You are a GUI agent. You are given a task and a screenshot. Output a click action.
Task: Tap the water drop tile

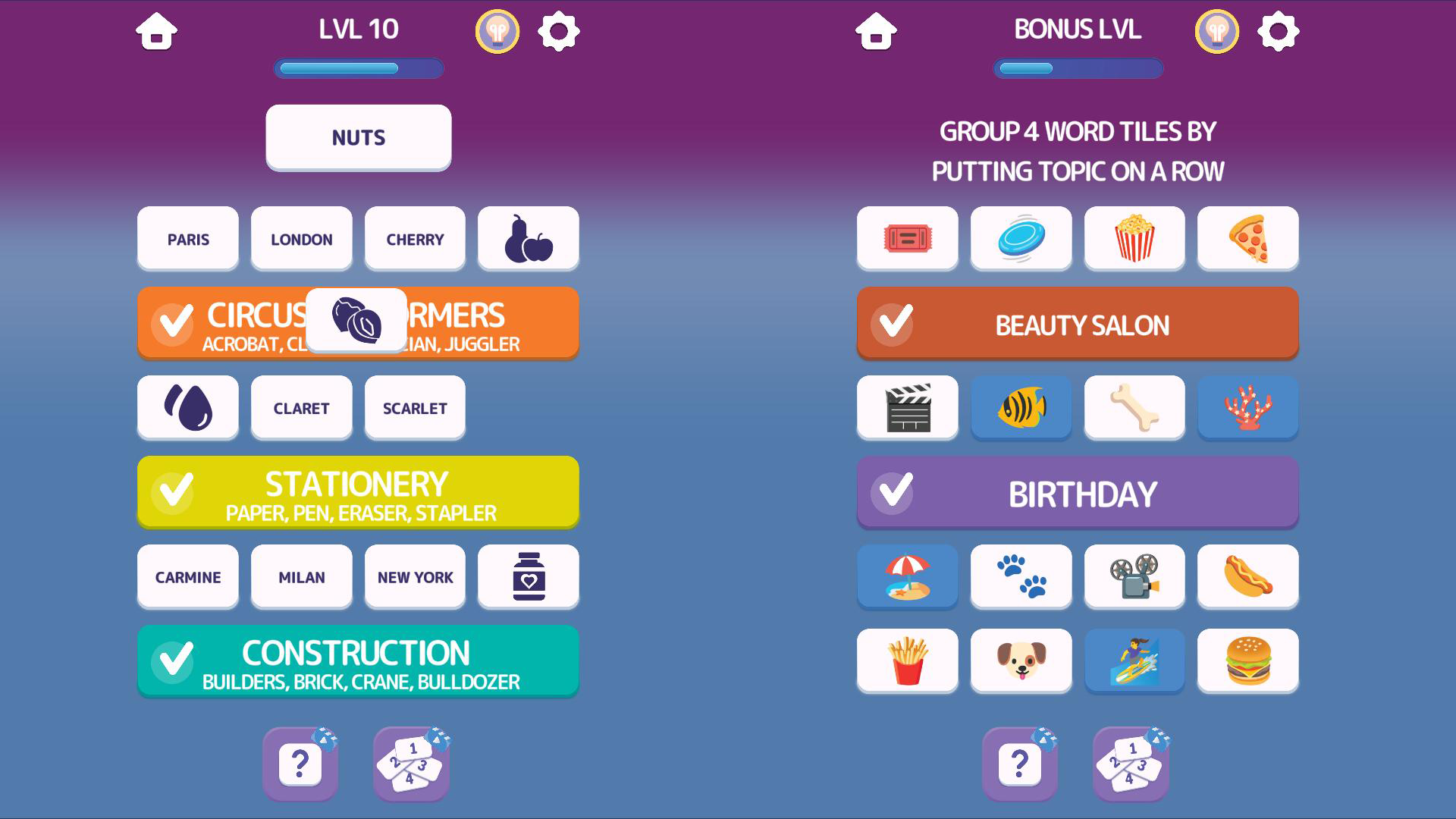pyautogui.click(x=187, y=407)
